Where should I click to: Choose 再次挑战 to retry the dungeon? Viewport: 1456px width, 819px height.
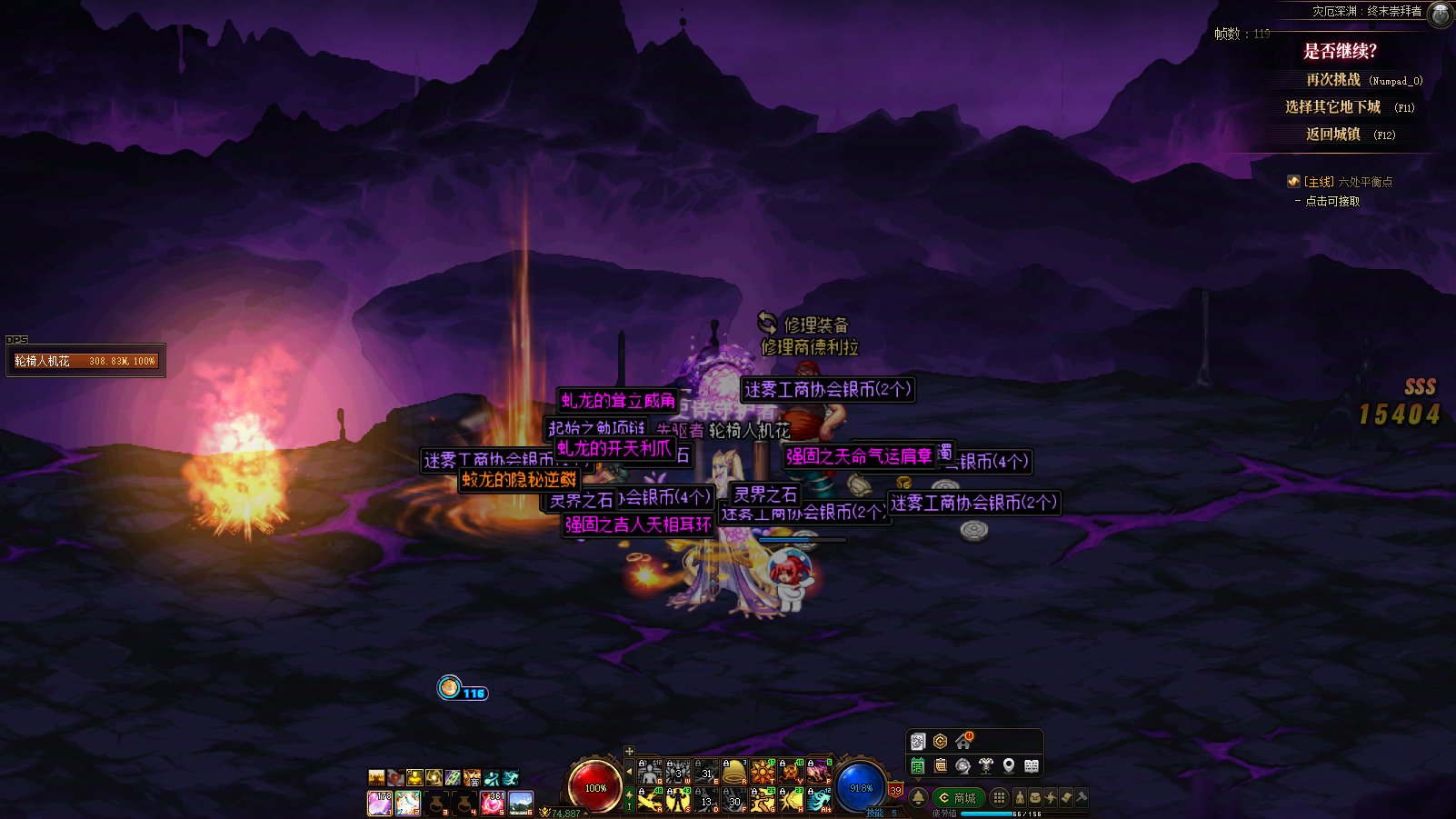[x=1333, y=80]
